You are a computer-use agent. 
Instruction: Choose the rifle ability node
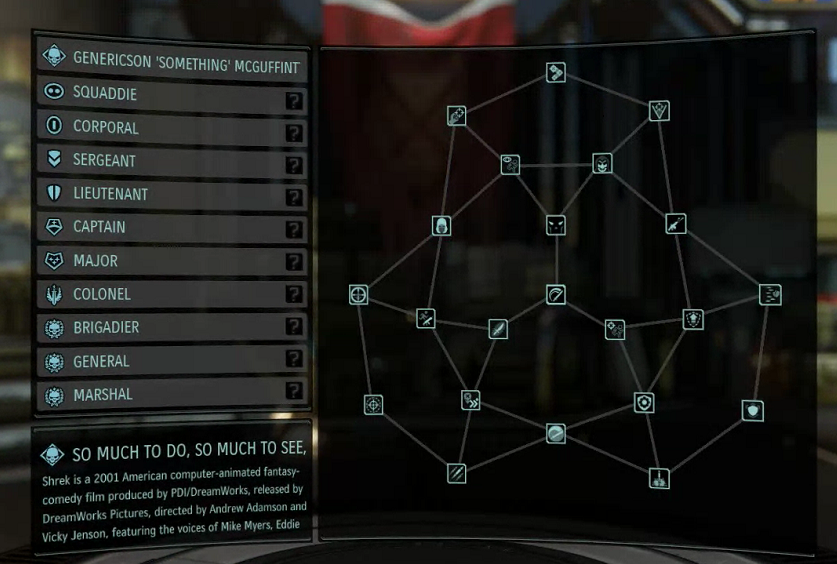click(x=676, y=224)
